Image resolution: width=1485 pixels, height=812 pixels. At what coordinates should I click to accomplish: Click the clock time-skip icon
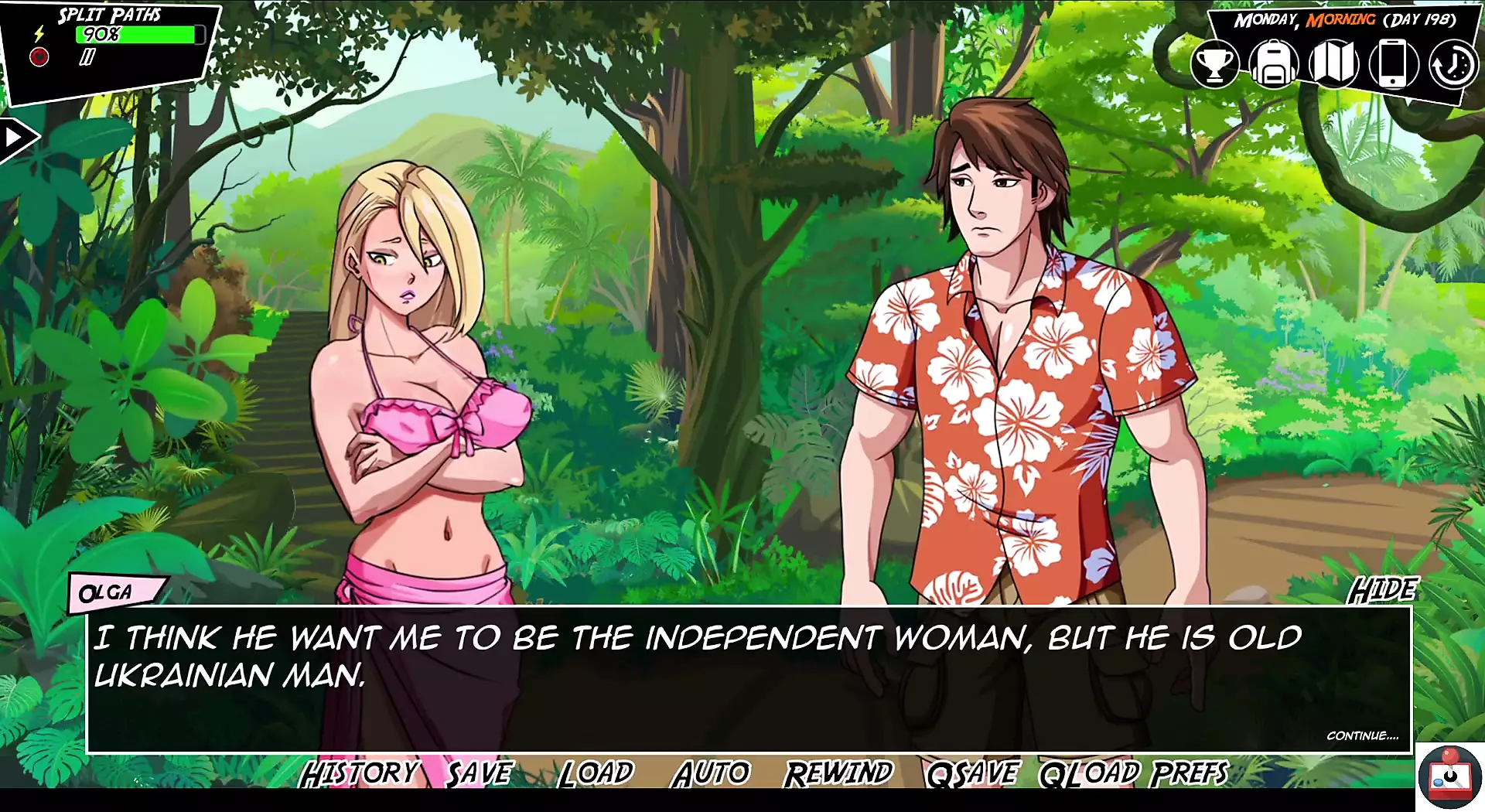[x=1453, y=64]
